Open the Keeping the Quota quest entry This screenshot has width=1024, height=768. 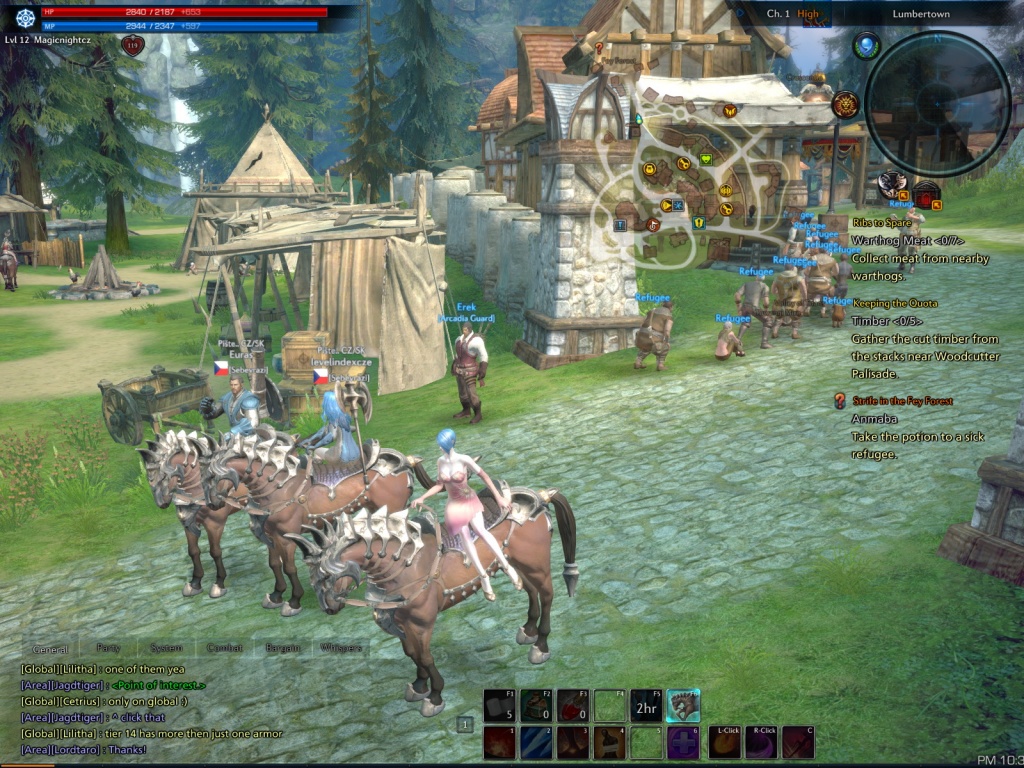click(894, 303)
